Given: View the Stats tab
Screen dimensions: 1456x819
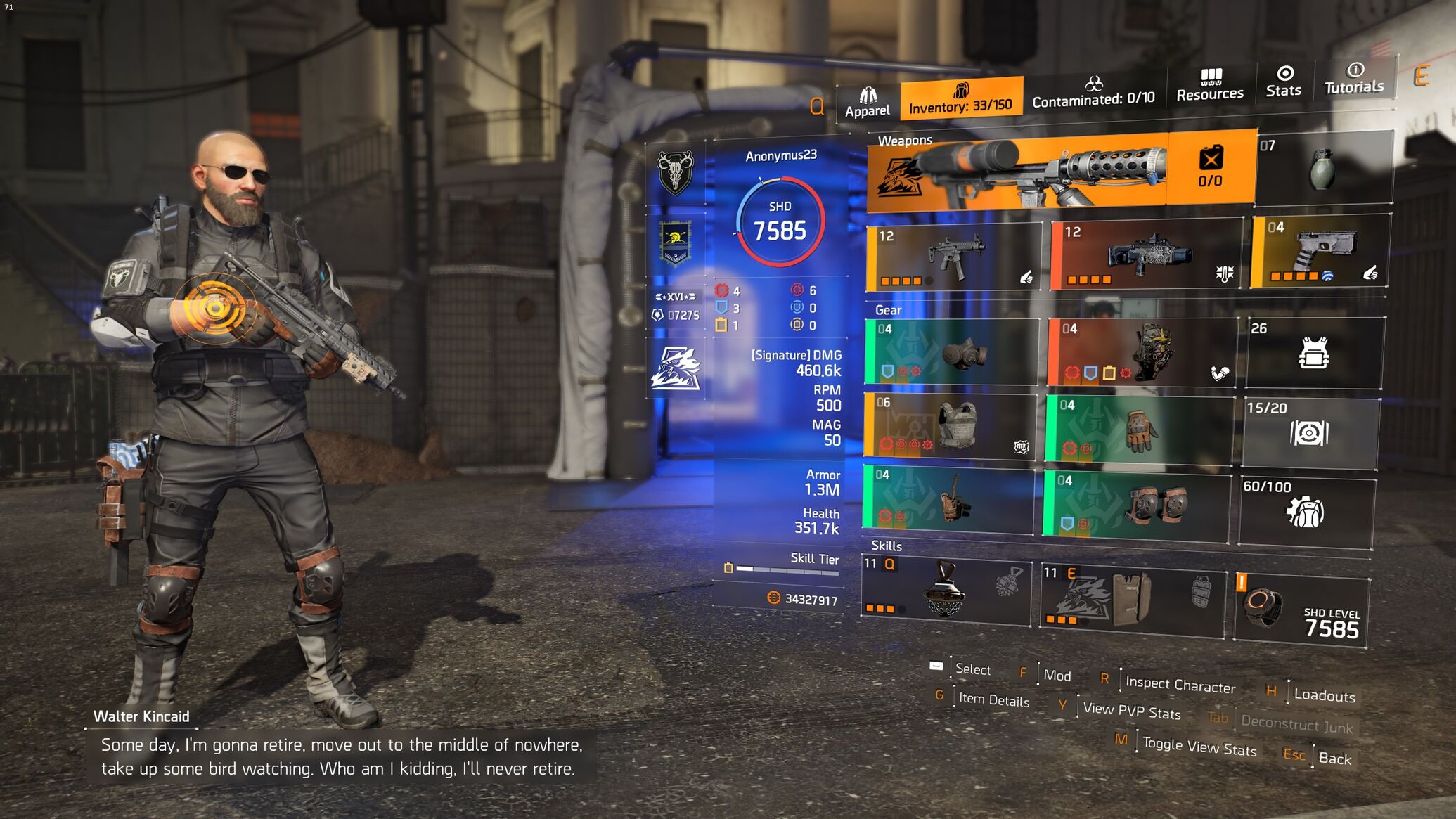Looking at the screenshot, I should point(1284,82).
